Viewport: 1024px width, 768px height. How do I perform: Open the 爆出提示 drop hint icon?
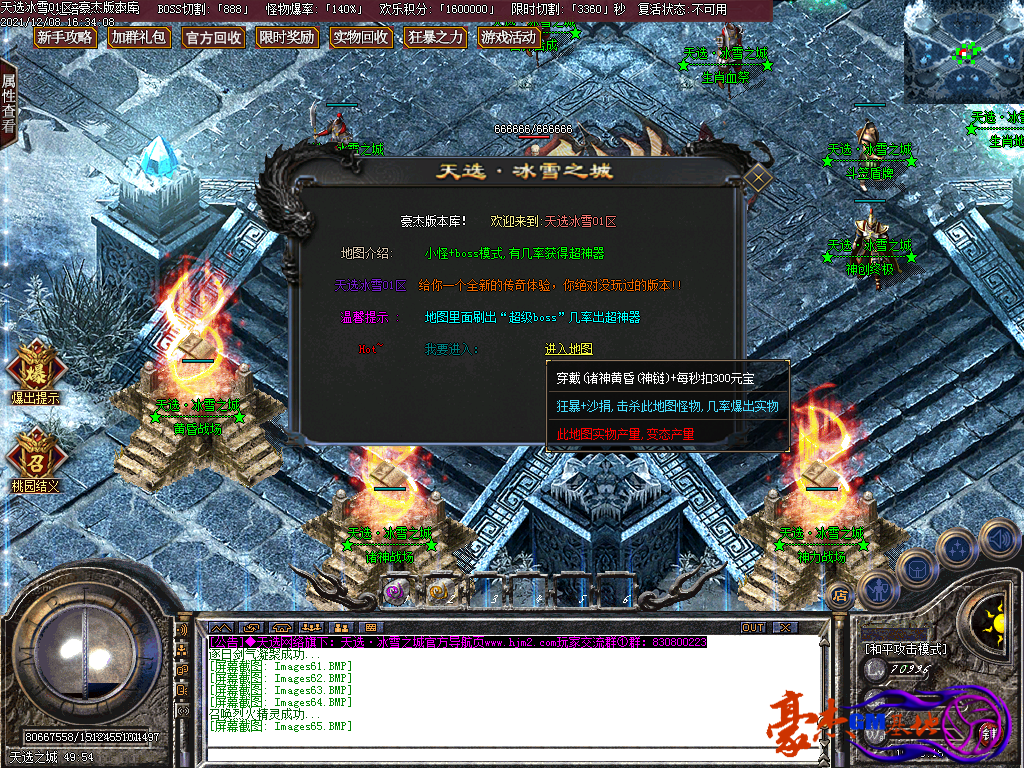tap(36, 370)
